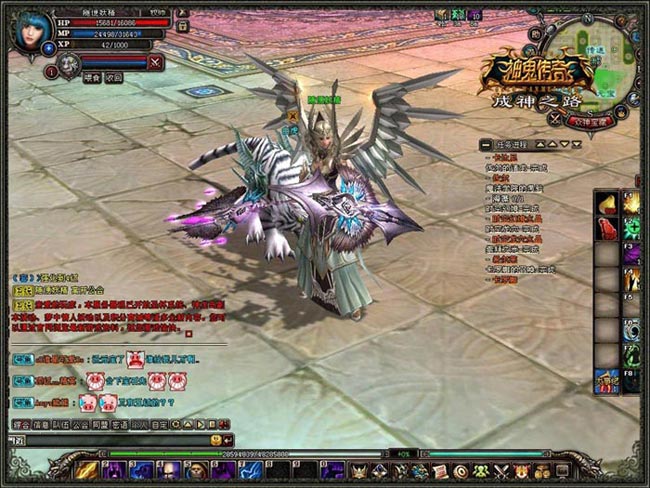Viewport: 650px width, 488px height.
Task: Select the 综合 chat tab
Action: [21, 424]
